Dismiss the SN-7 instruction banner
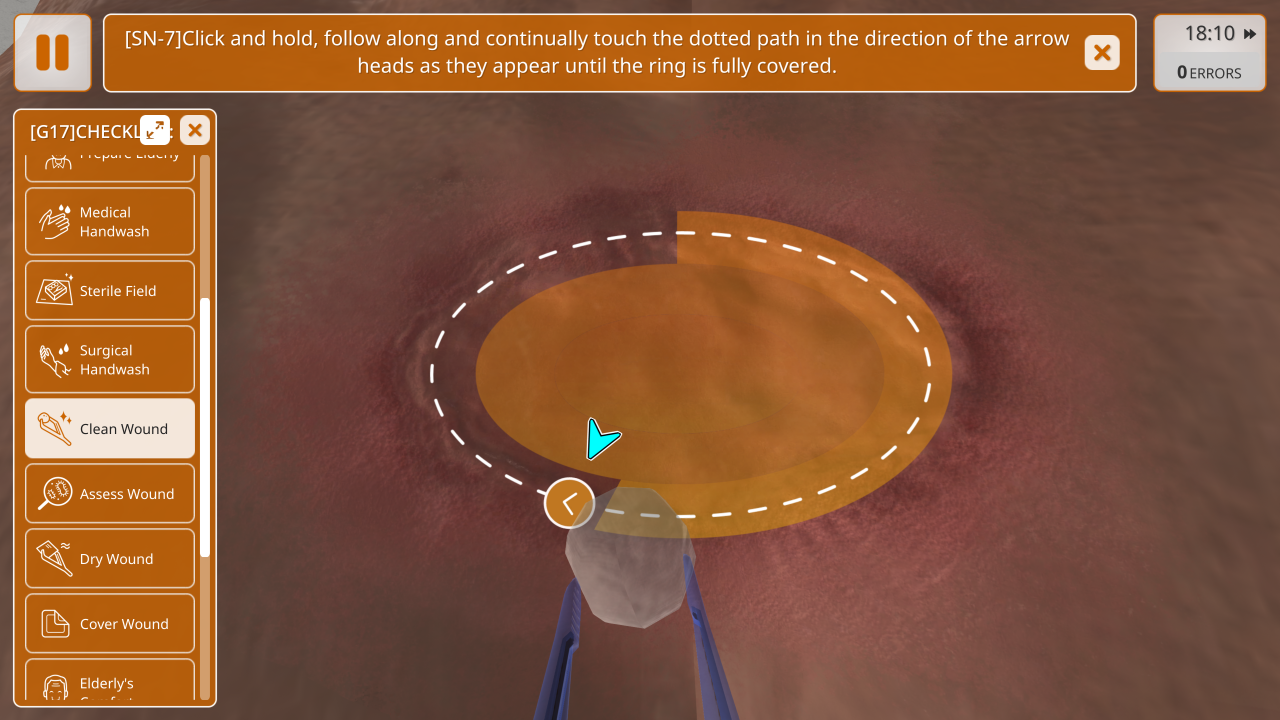Viewport: 1280px width, 720px height. tap(1102, 53)
